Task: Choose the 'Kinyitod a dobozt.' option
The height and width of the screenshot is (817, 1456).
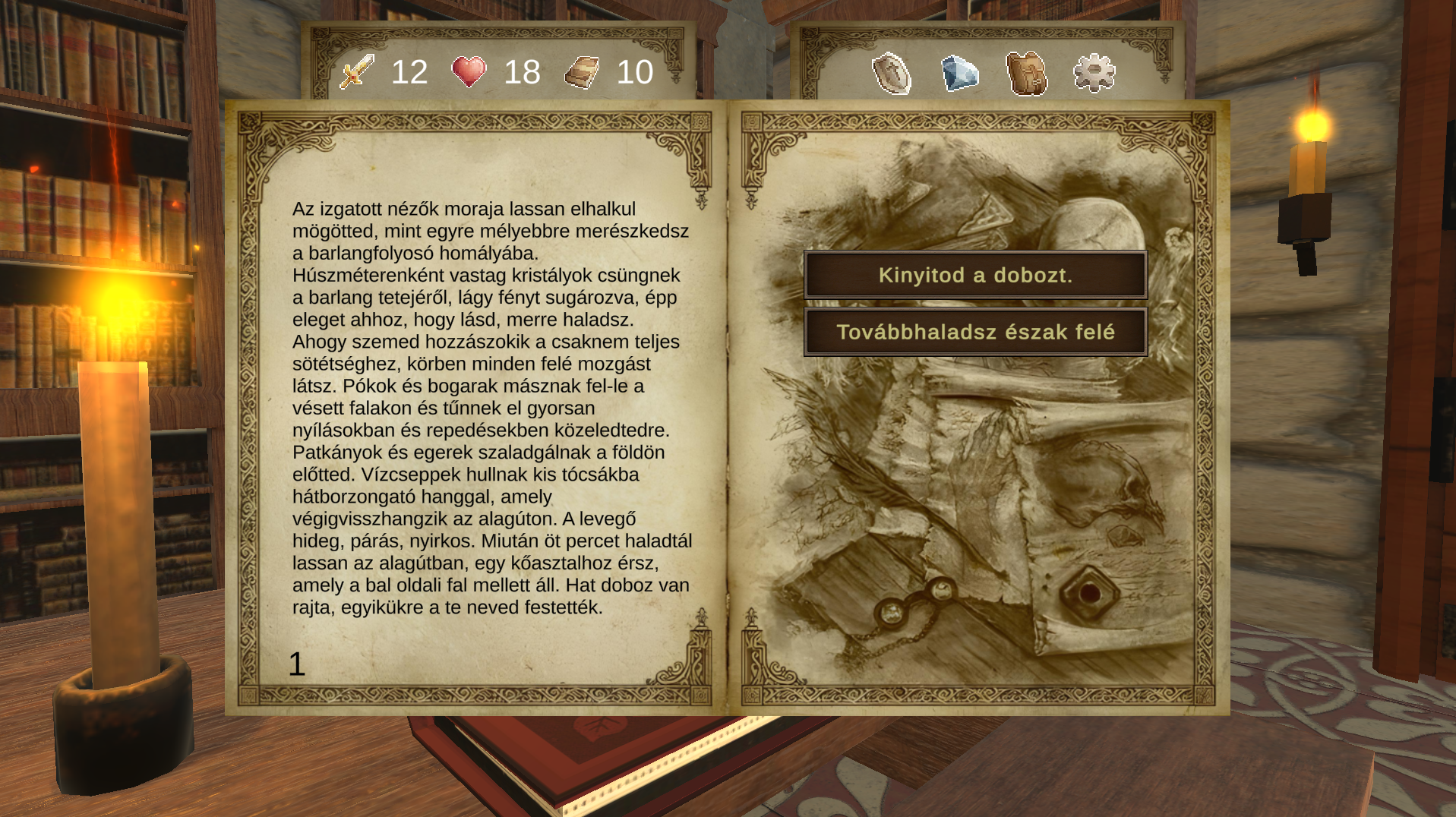Action: point(975,275)
